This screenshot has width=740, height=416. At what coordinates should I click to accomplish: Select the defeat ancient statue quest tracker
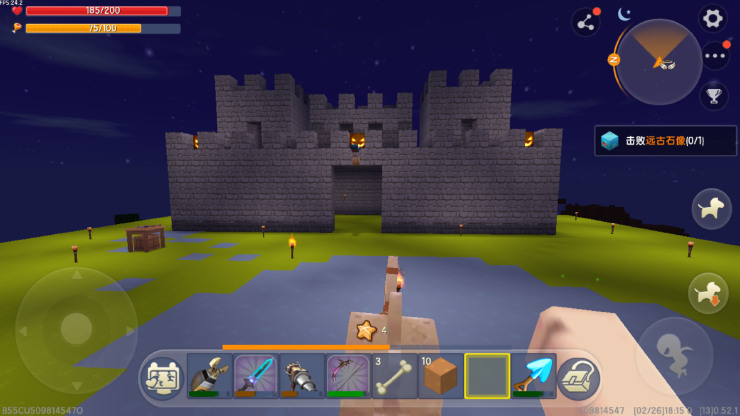click(x=664, y=141)
